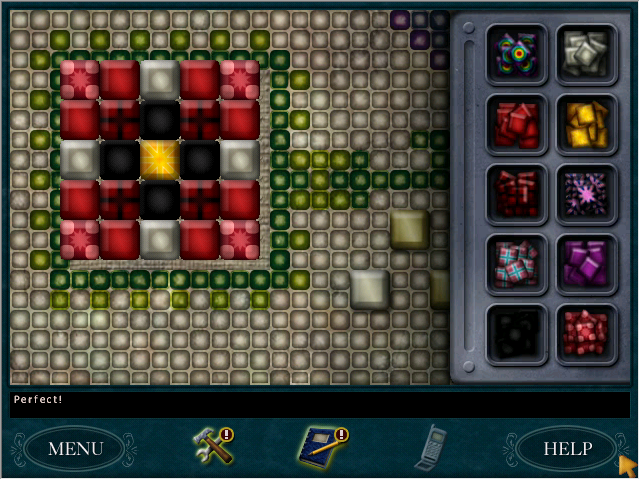Pick the gray-white tile bin

(587, 53)
